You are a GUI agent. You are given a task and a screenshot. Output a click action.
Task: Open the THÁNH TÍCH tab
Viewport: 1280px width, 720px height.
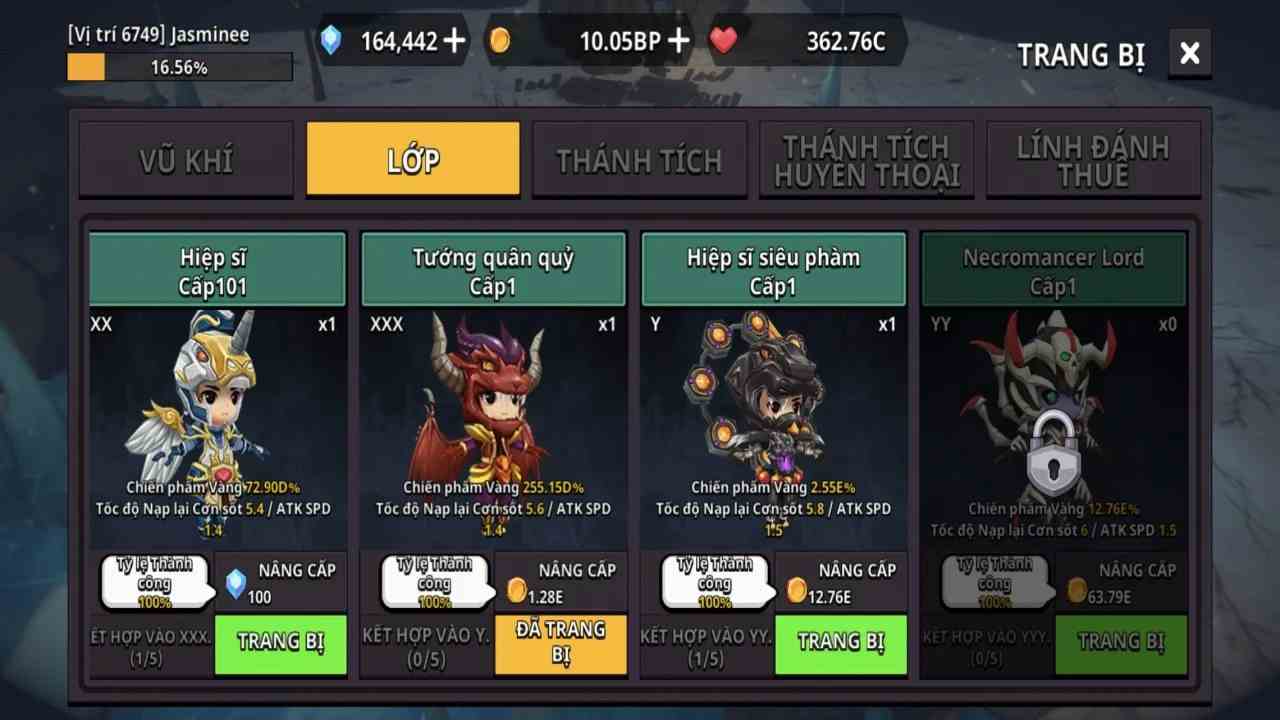(640, 158)
